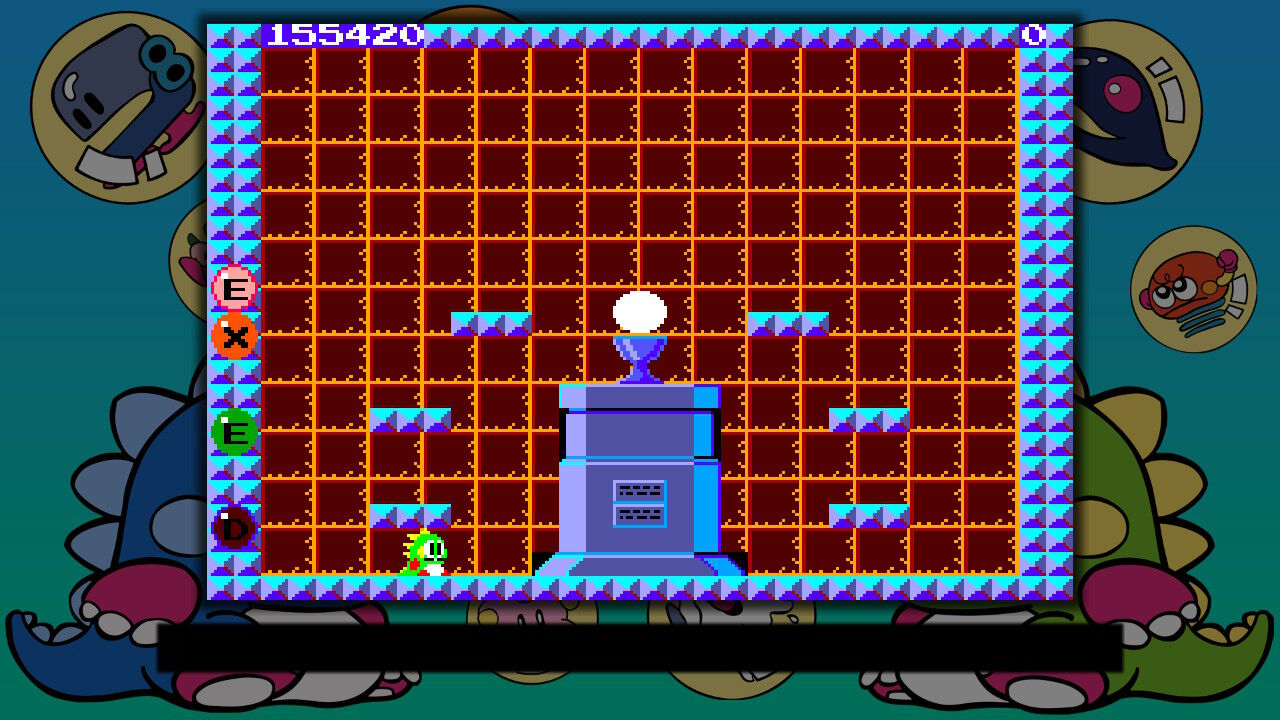Image resolution: width=1280 pixels, height=720 pixels.
Task: Click the pink E letter bubble
Action: [233, 289]
